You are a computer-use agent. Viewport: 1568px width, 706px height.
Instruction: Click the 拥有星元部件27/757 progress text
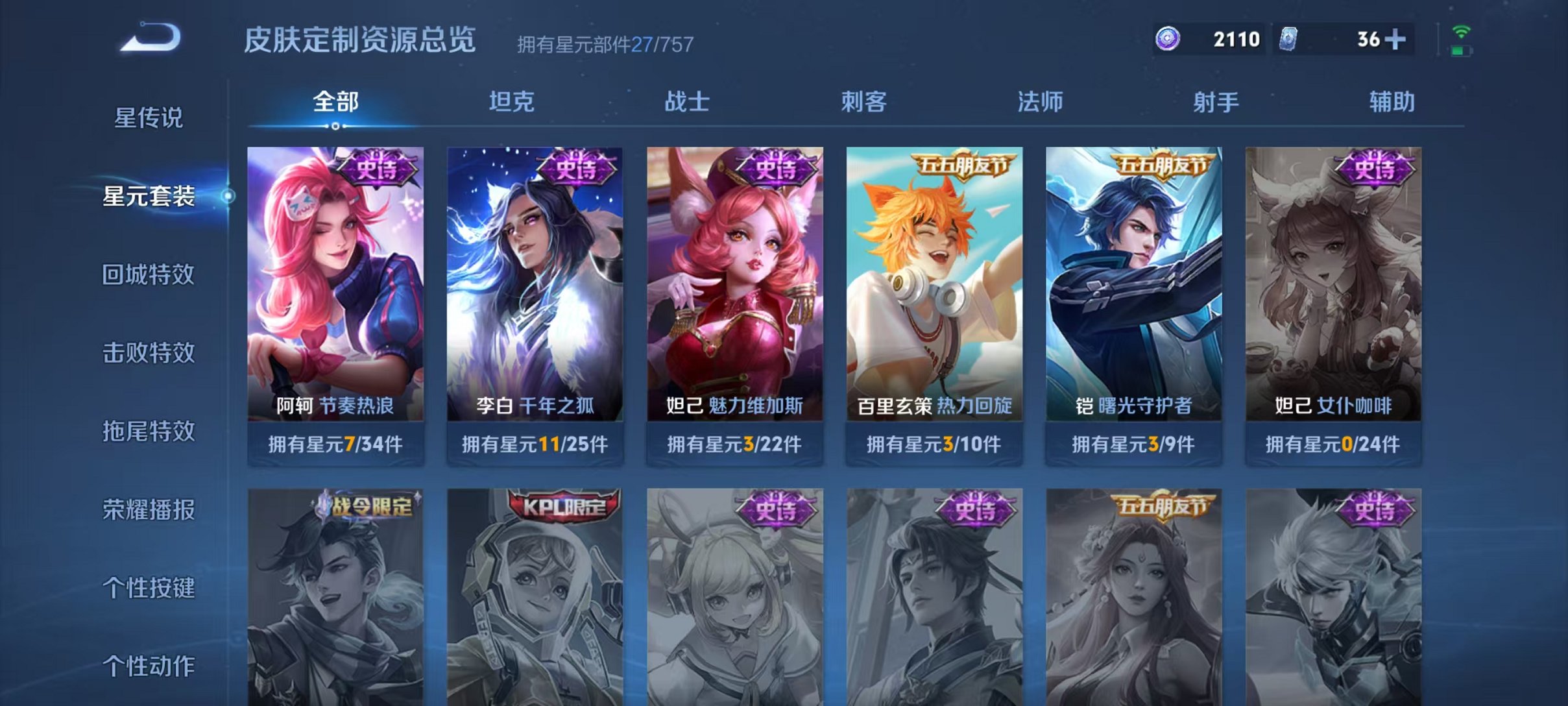[605, 44]
